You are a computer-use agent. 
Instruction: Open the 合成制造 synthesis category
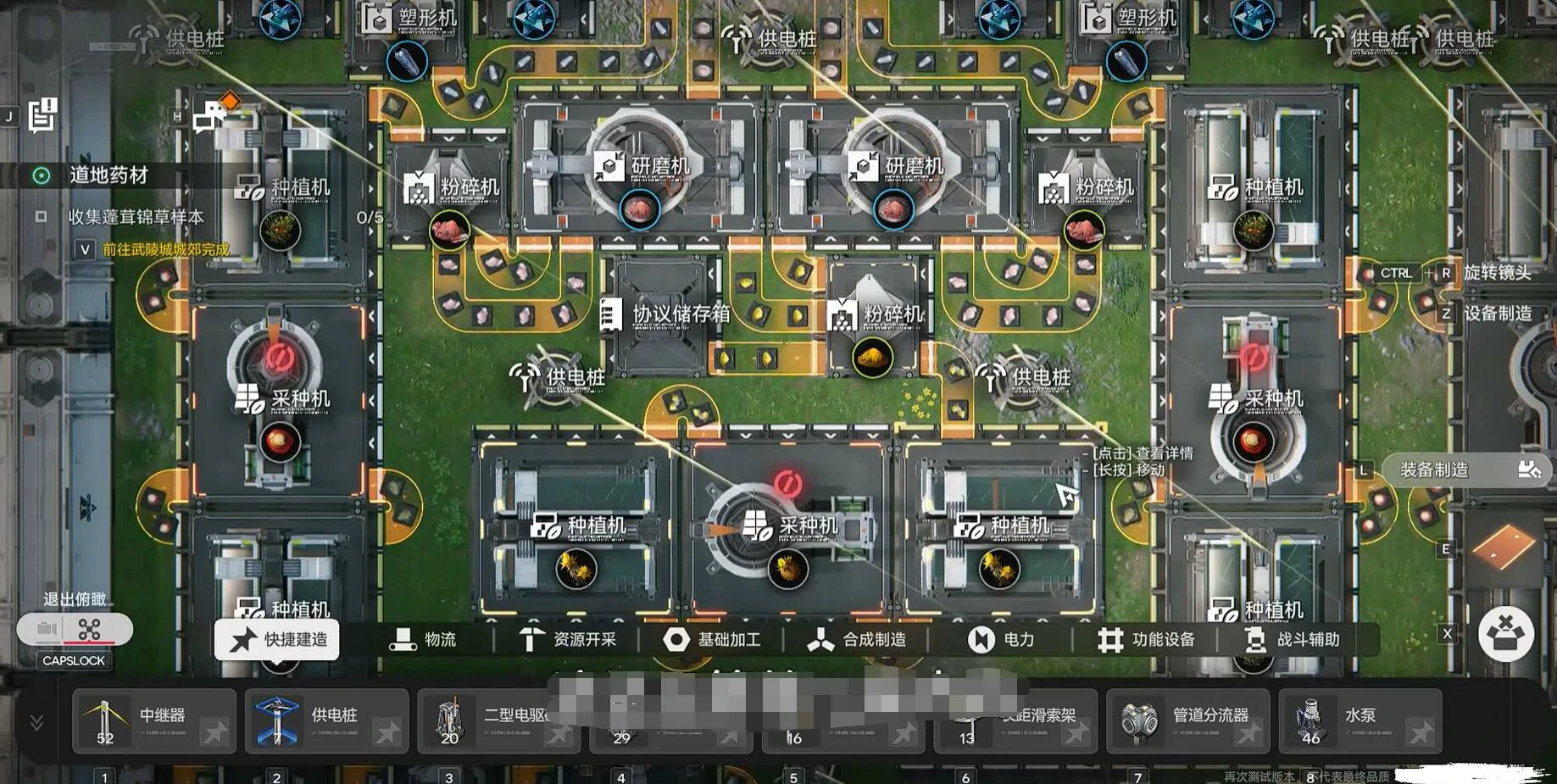pos(857,640)
